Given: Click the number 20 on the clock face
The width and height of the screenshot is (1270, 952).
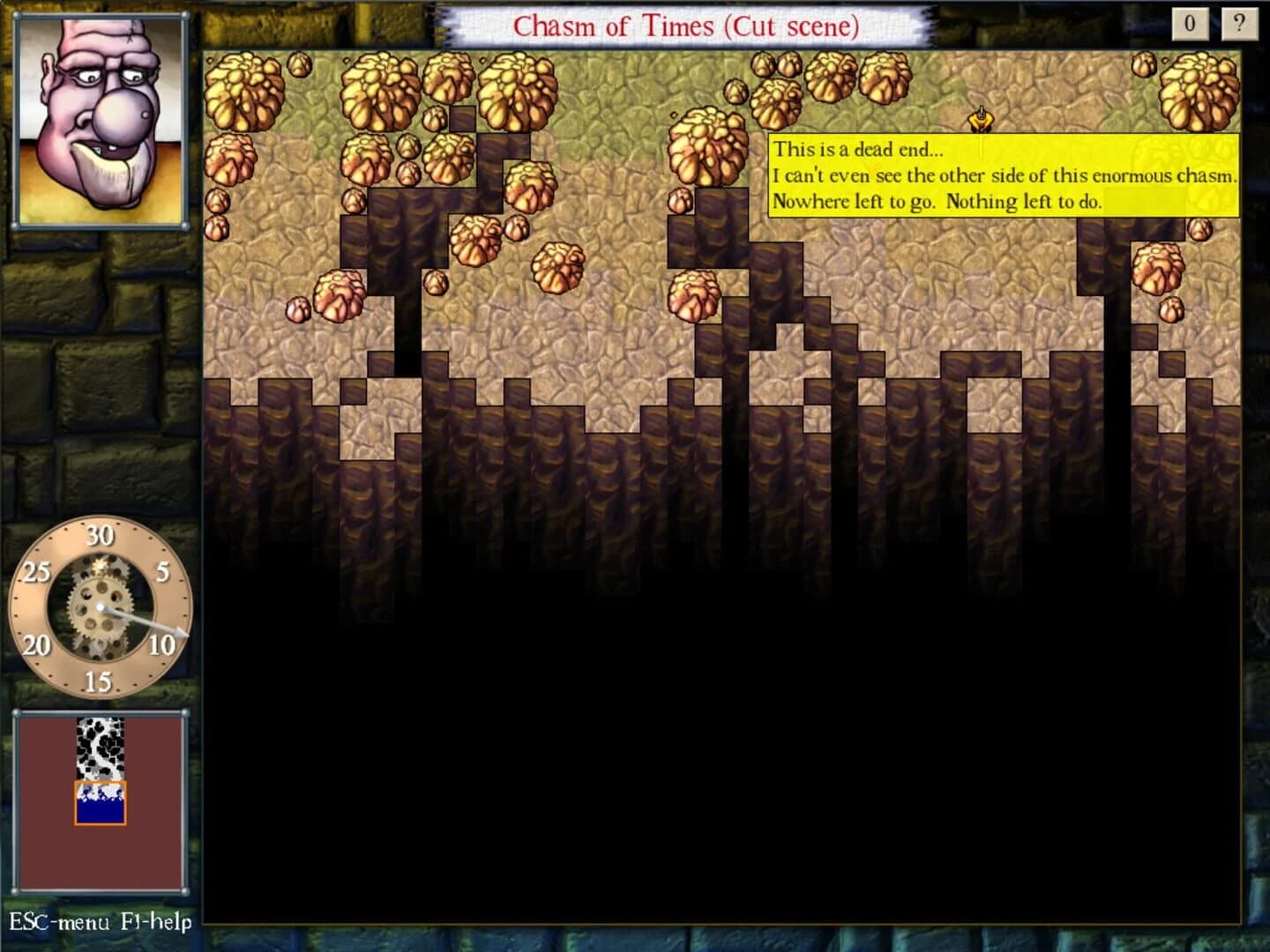Looking at the screenshot, I should 37,644.
